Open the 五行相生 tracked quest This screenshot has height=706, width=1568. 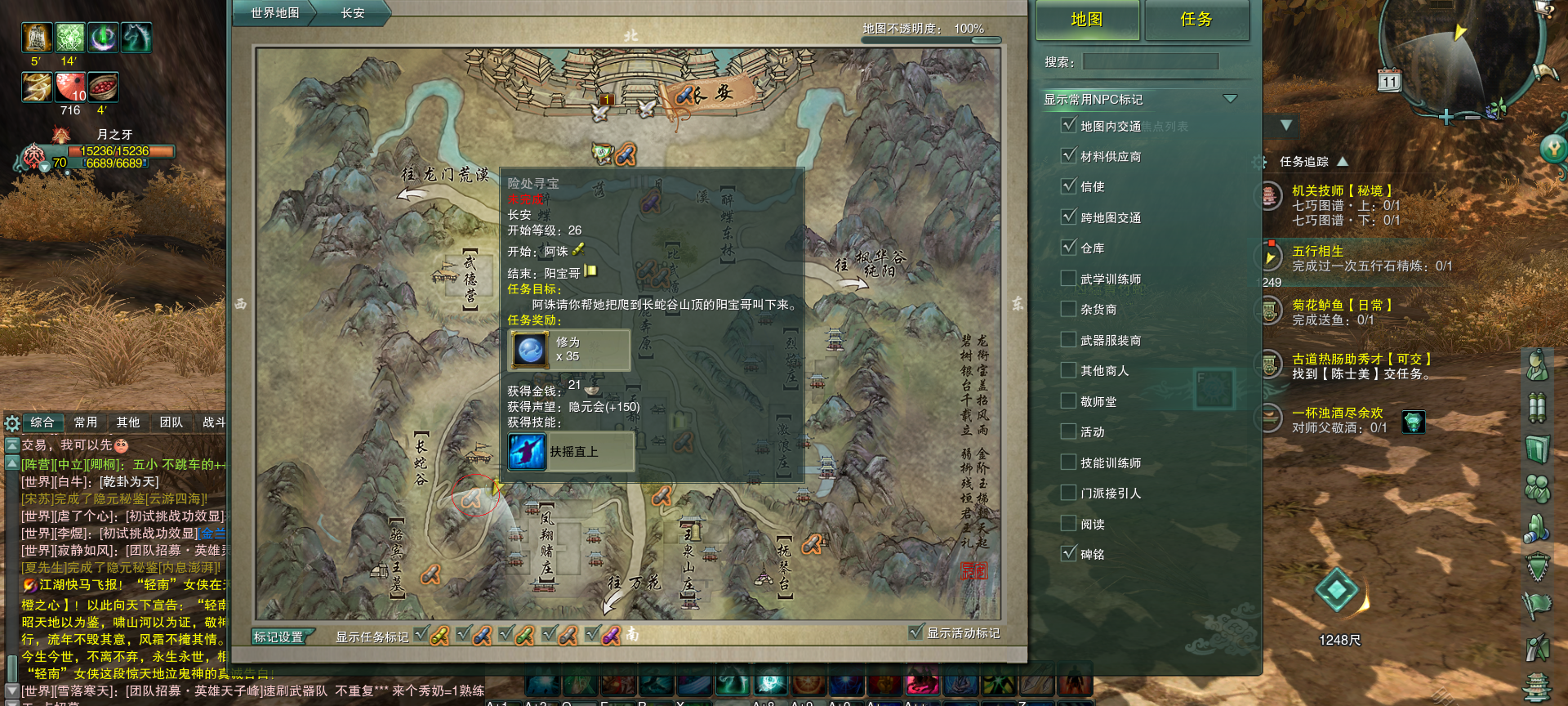pos(1317,251)
